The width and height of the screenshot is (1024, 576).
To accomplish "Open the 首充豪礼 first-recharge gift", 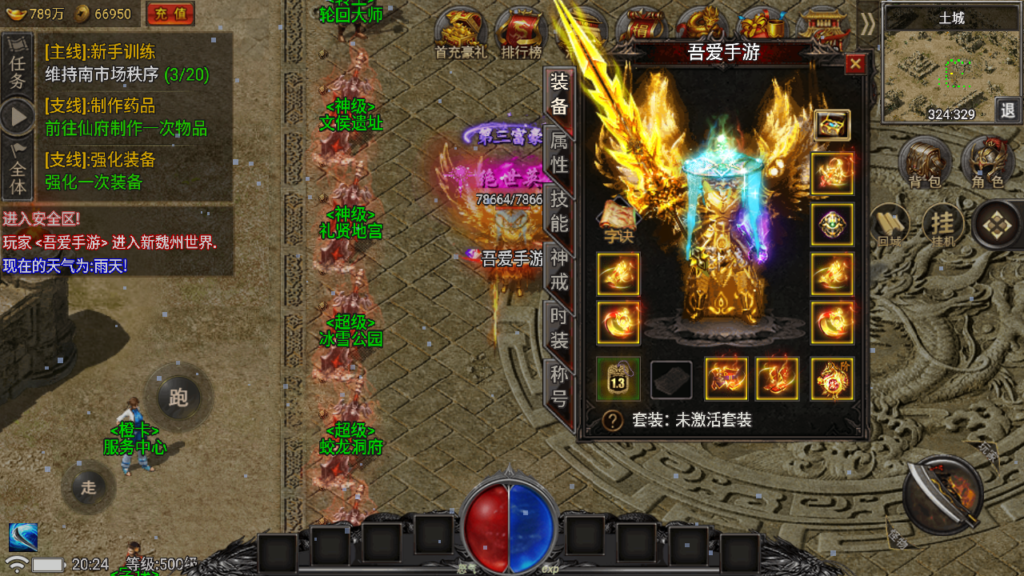I will (x=461, y=33).
